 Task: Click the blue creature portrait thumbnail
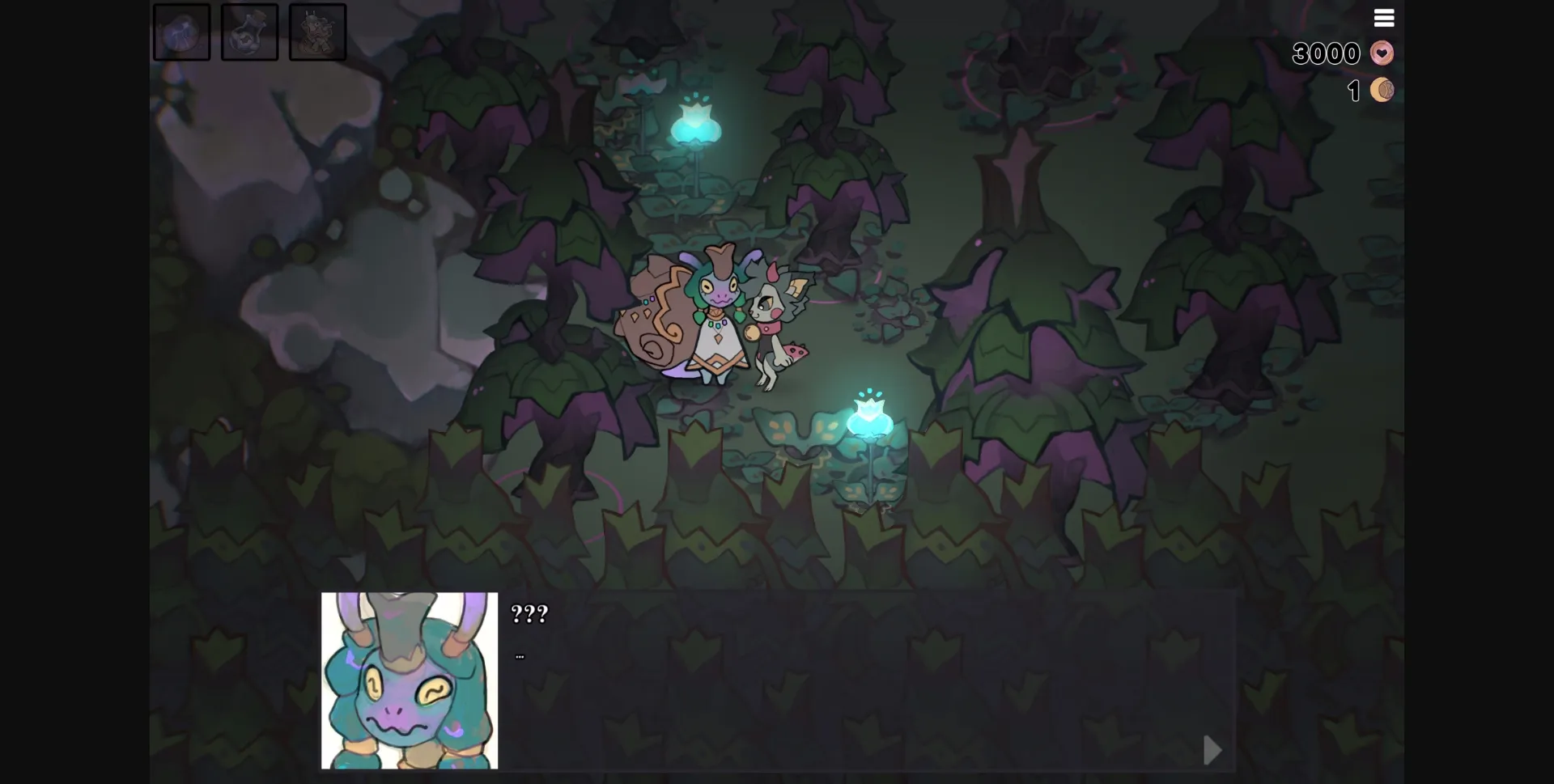(x=409, y=680)
